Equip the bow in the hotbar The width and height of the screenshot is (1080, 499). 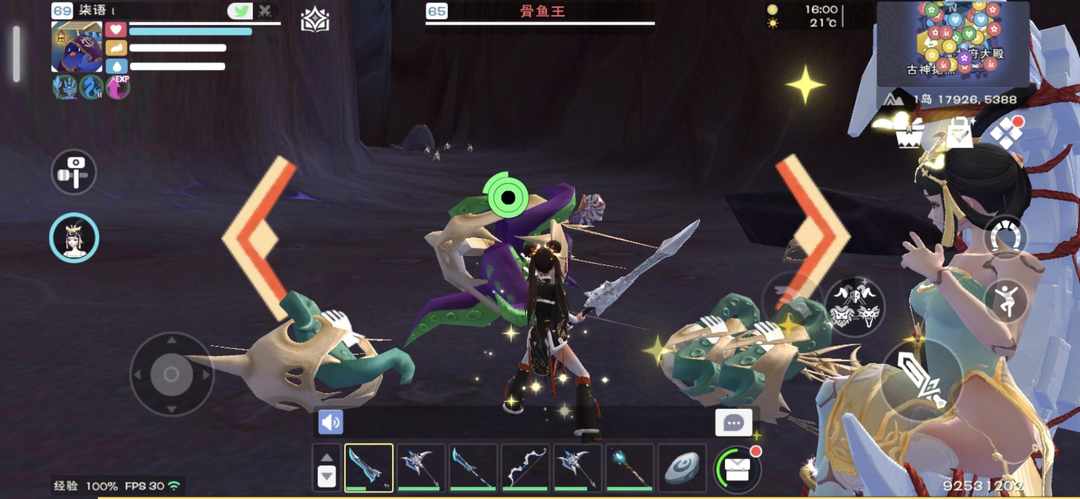[x=526, y=467]
